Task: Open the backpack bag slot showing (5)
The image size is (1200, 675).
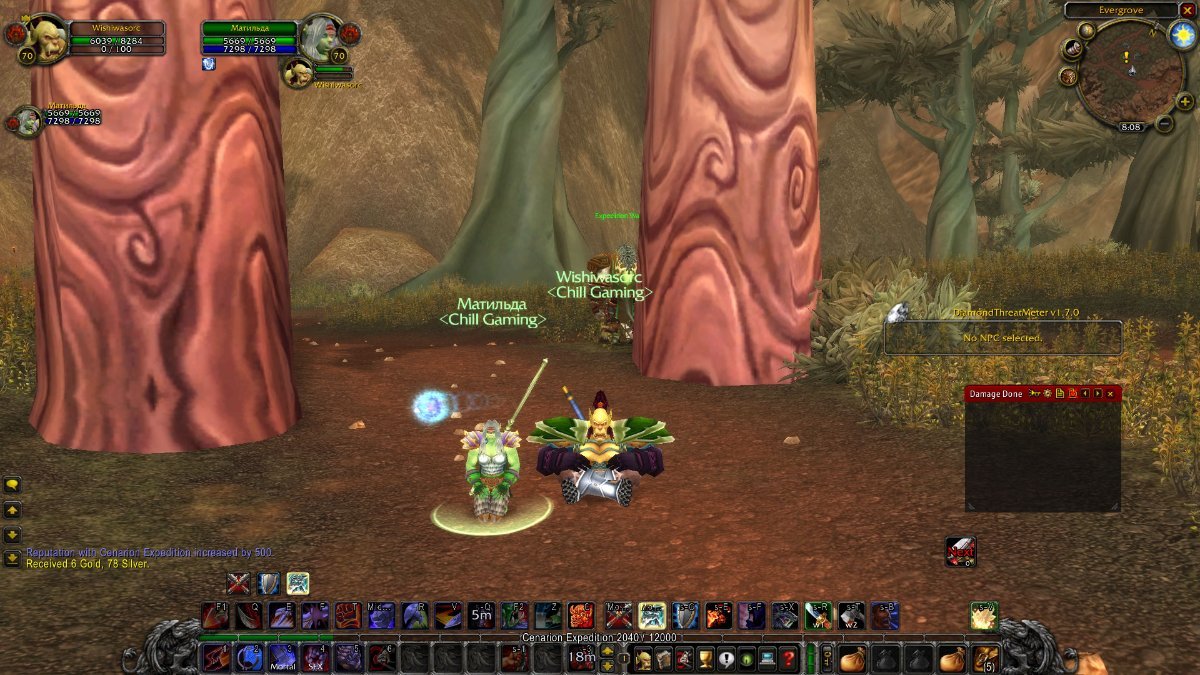Action: point(987,659)
